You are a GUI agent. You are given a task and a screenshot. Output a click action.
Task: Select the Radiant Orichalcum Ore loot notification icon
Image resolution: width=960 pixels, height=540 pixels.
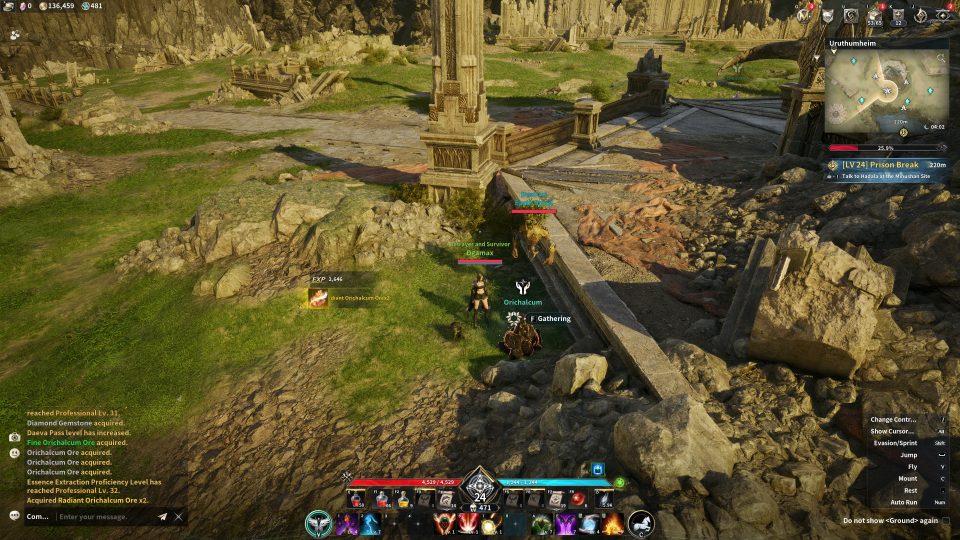click(318, 298)
